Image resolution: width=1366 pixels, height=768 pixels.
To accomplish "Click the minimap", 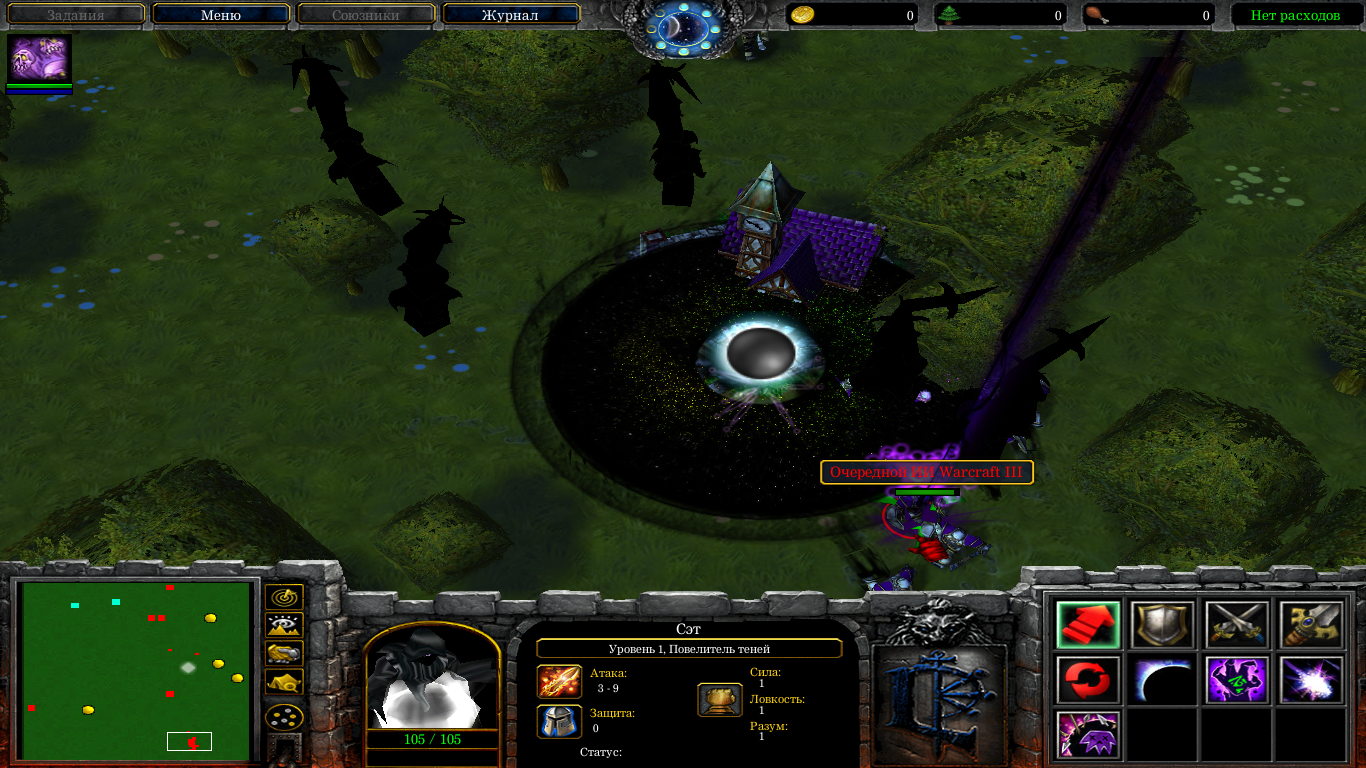I will (x=136, y=670).
